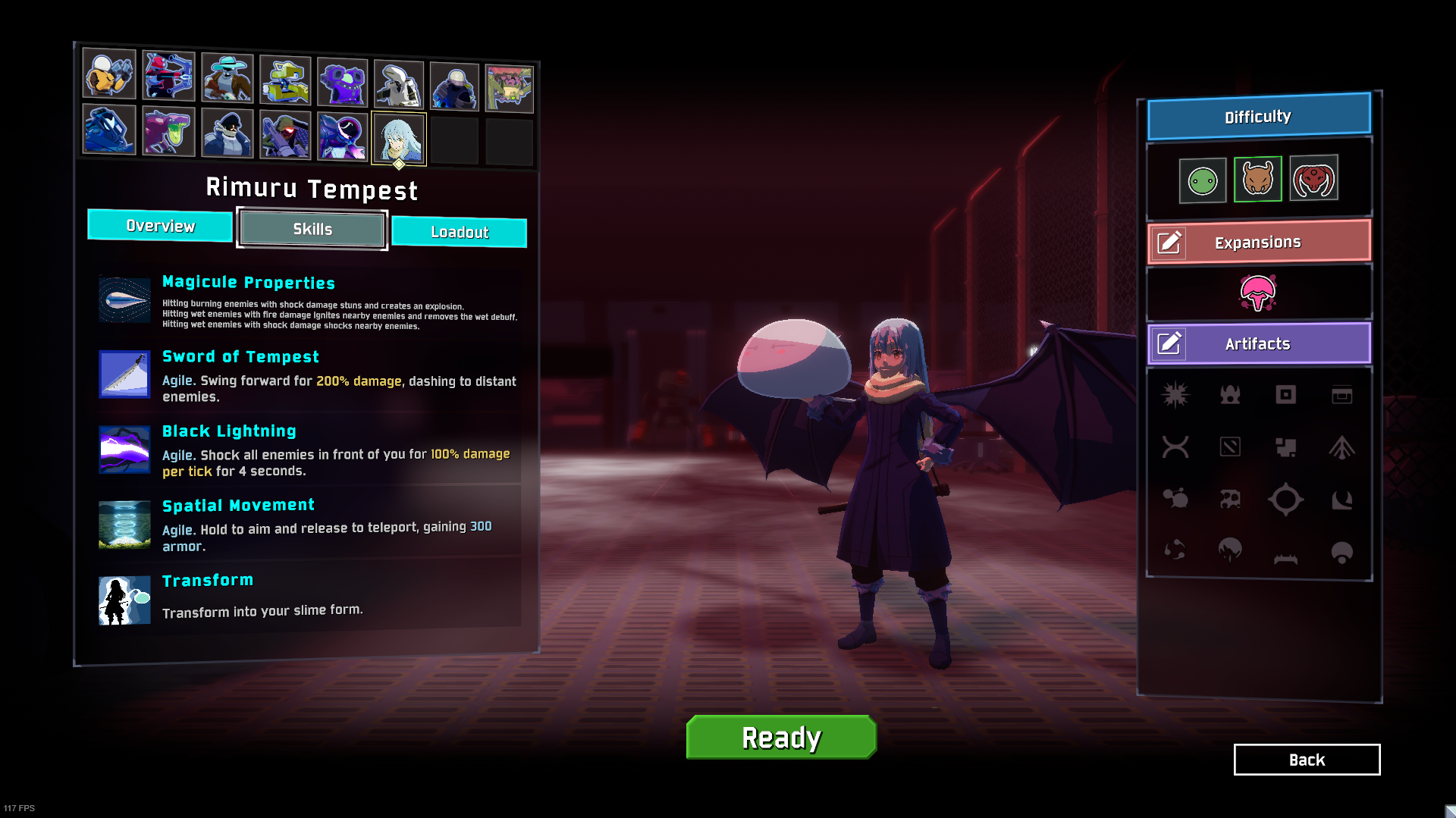
Task: Click the Sword of Tempest skill icon
Action: pos(124,374)
